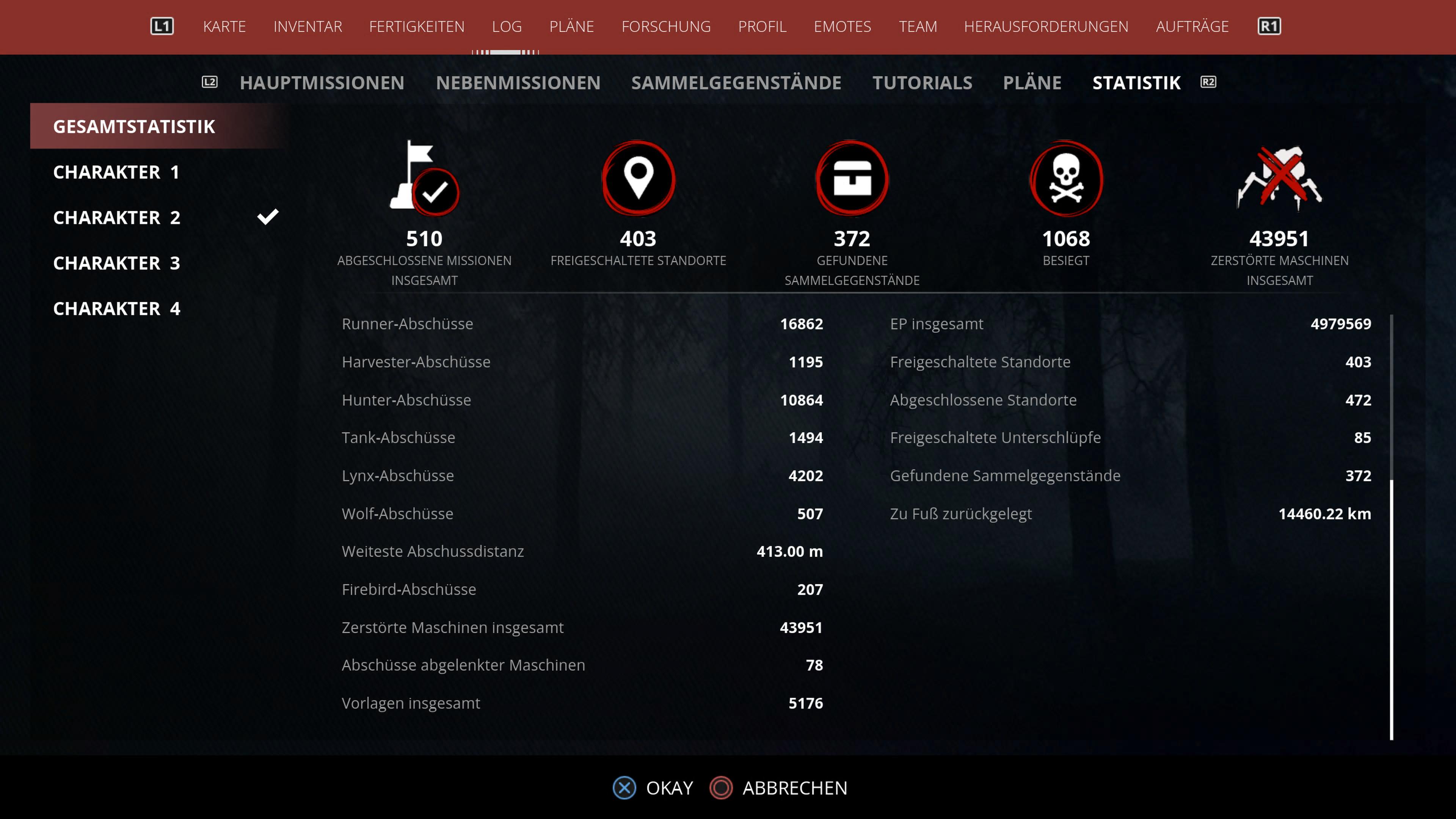This screenshot has width=1456, height=819.
Task: Switch to the Emotes tab
Action: (842, 27)
